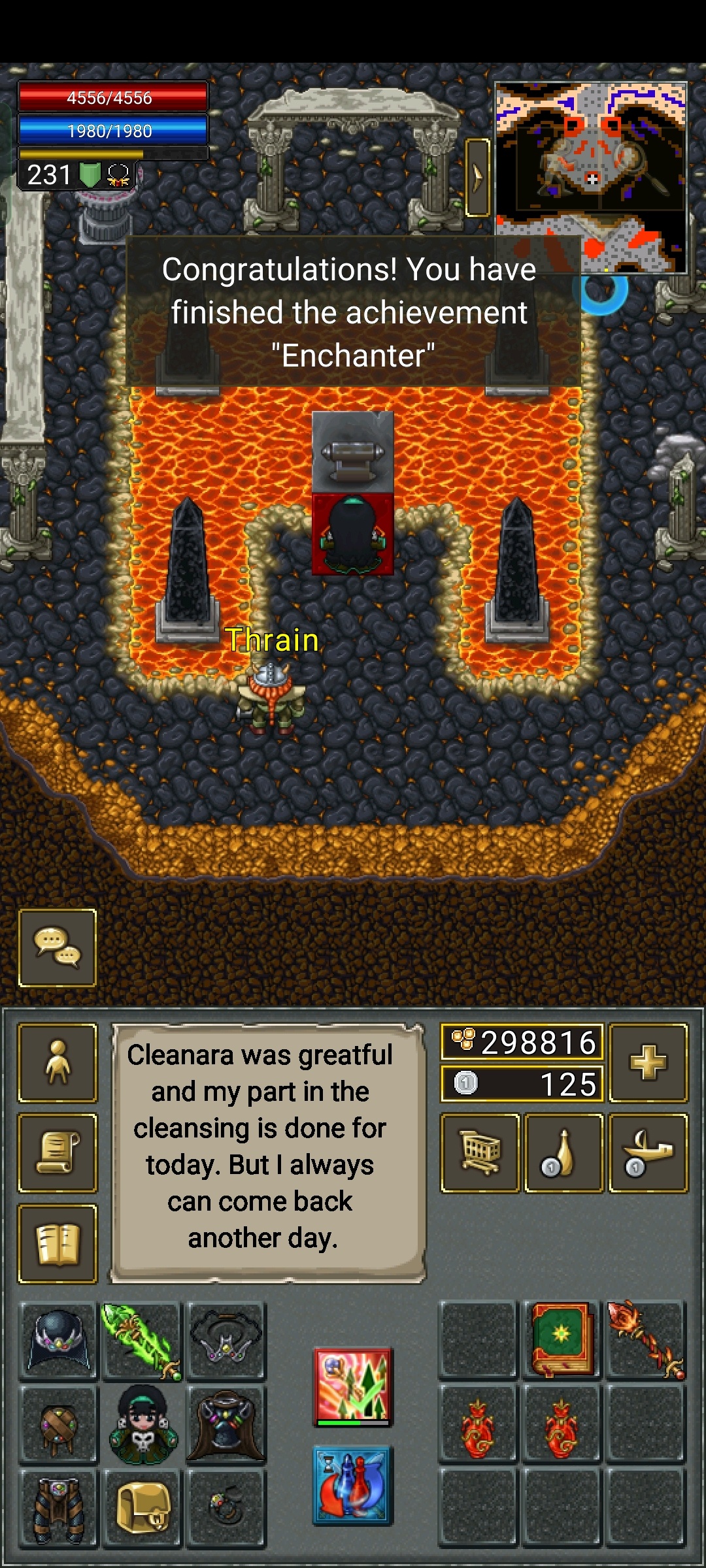Screen dimensions: 706x1568
Task: Open the character figure menu
Action: pyautogui.click(x=58, y=1063)
